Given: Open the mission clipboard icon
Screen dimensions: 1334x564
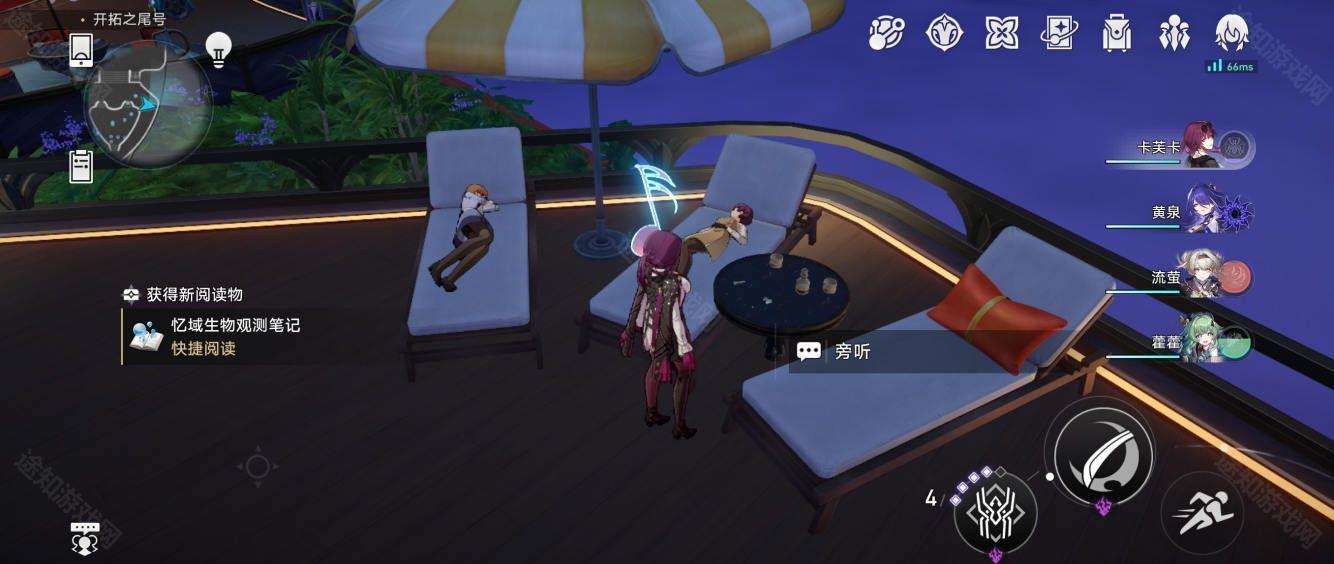Looking at the screenshot, I should click(82, 166).
